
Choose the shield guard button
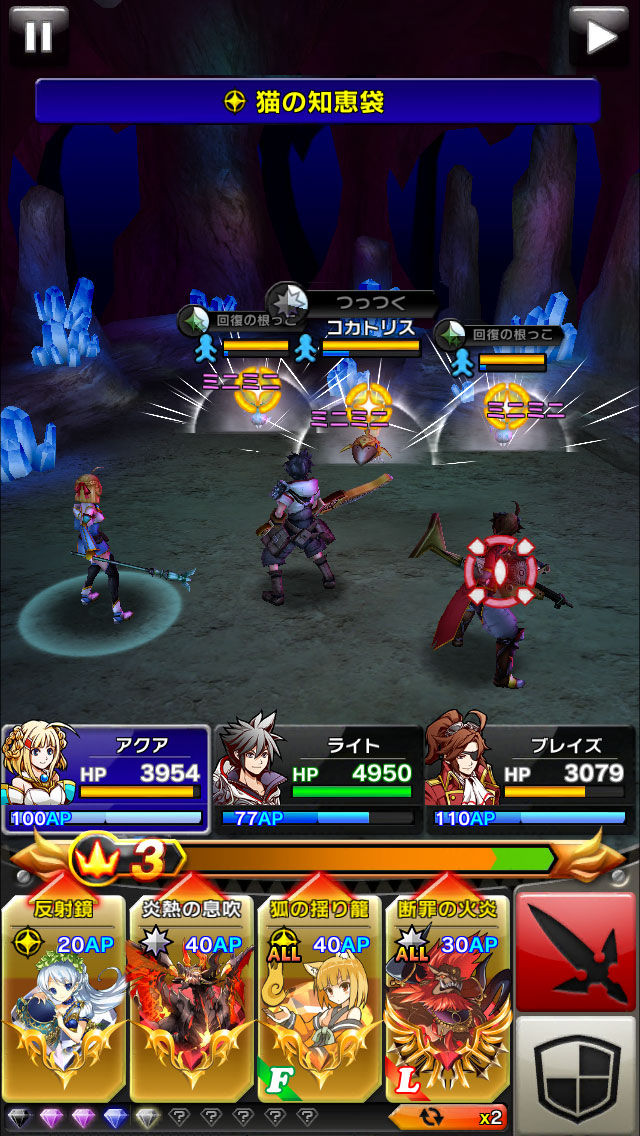[576, 1075]
